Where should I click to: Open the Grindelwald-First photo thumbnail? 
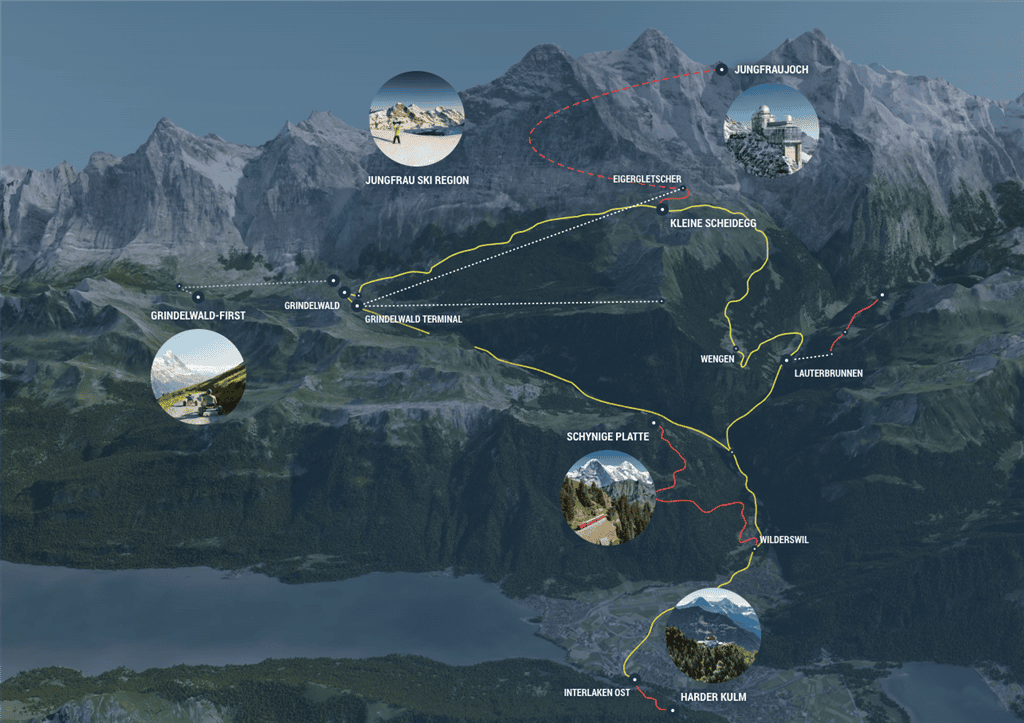(x=198, y=377)
